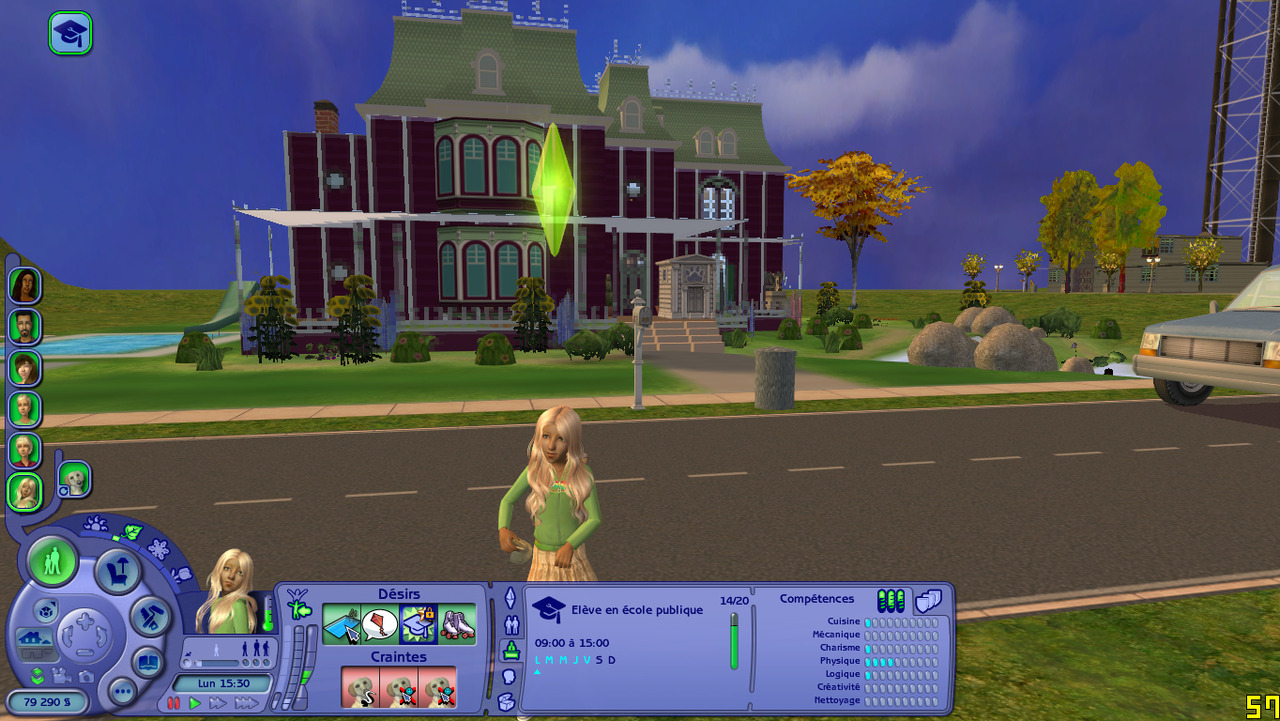Pause the game with the red pause button

(174, 703)
